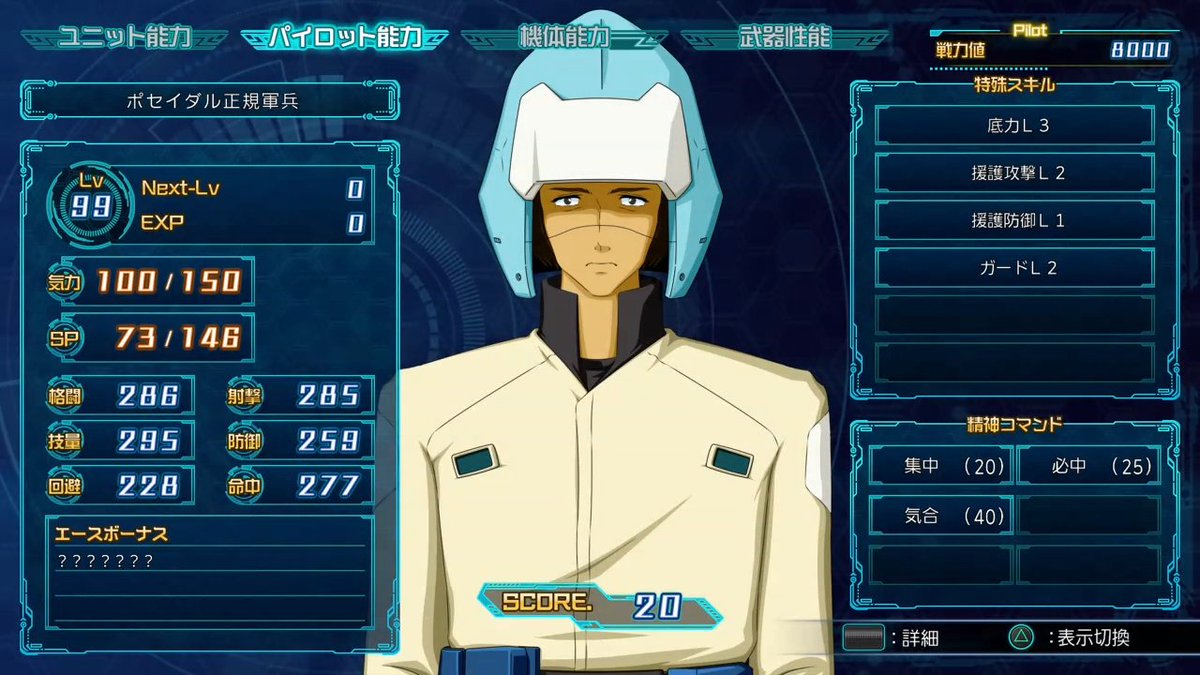Select the ガードL2 skill row
Image resolution: width=1200 pixels, height=675 pixels.
[x=1014, y=267]
